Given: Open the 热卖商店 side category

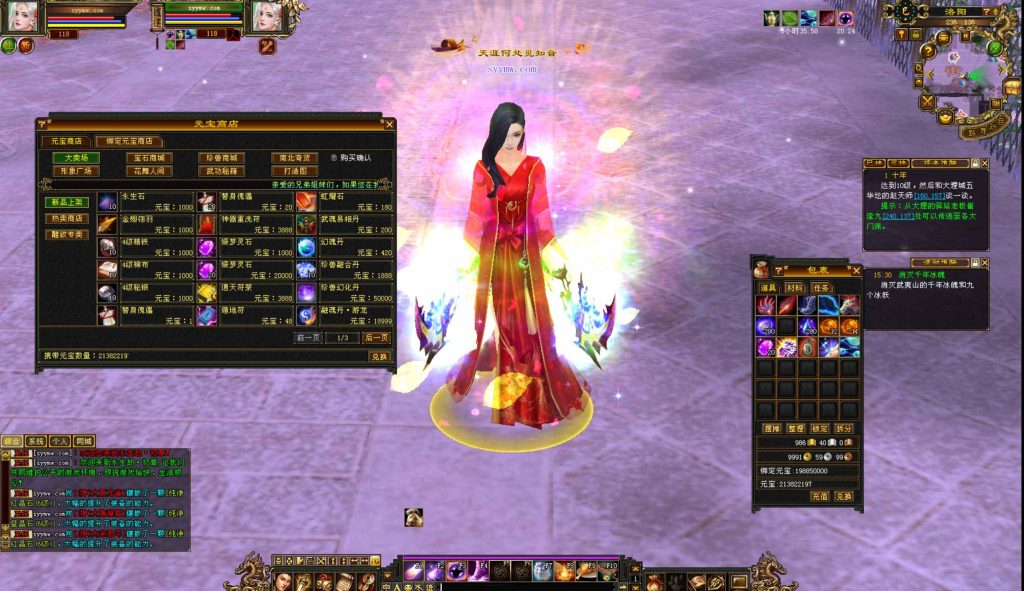Looking at the screenshot, I should [x=68, y=218].
